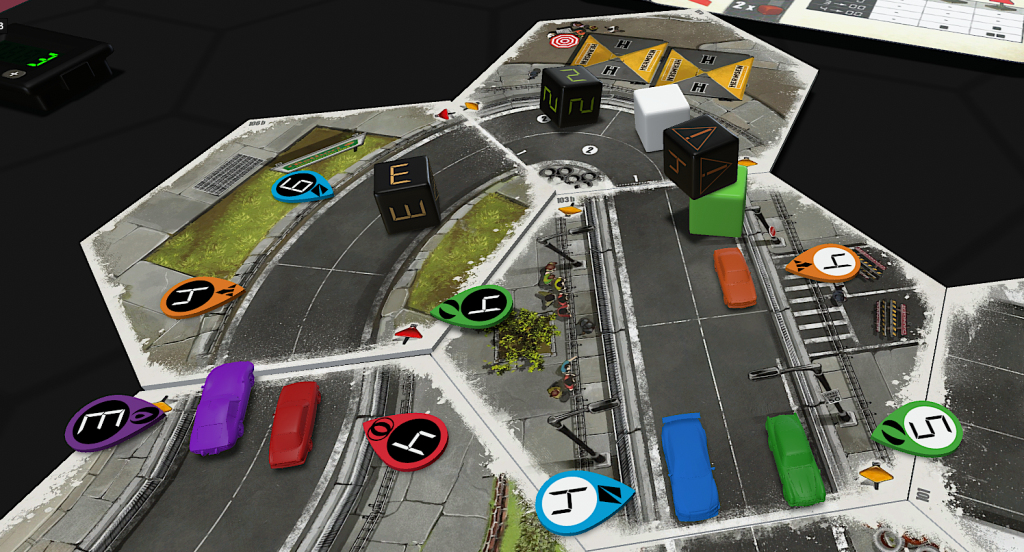Pick the red car on the track
The height and width of the screenshot is (552, 1024).
[293, 422]
